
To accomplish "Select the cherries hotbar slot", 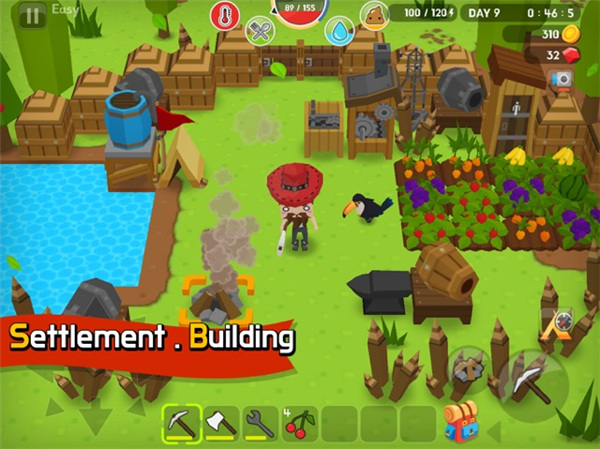I will pos(299,424).
